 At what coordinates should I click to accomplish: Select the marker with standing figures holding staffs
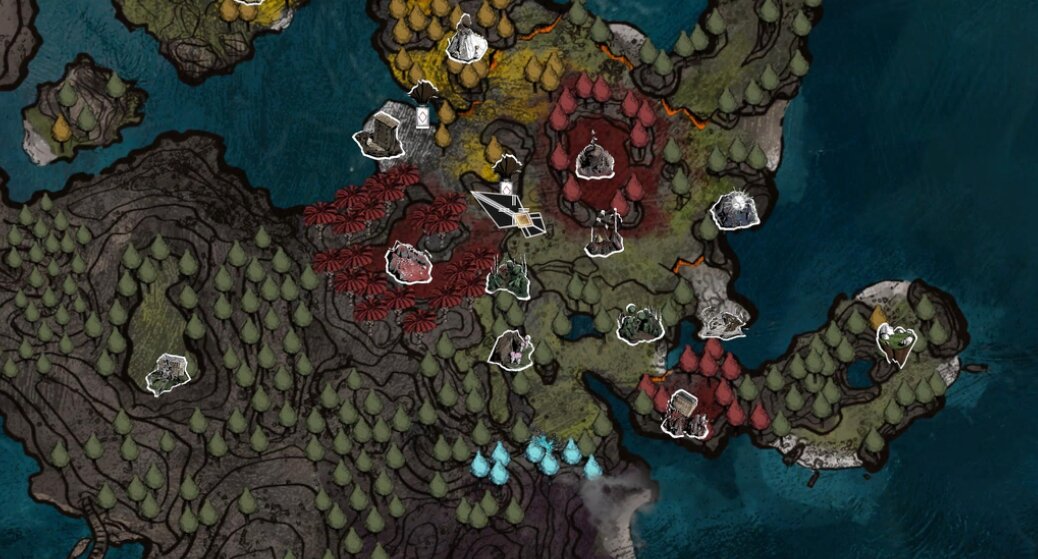(x=604, y=236)
